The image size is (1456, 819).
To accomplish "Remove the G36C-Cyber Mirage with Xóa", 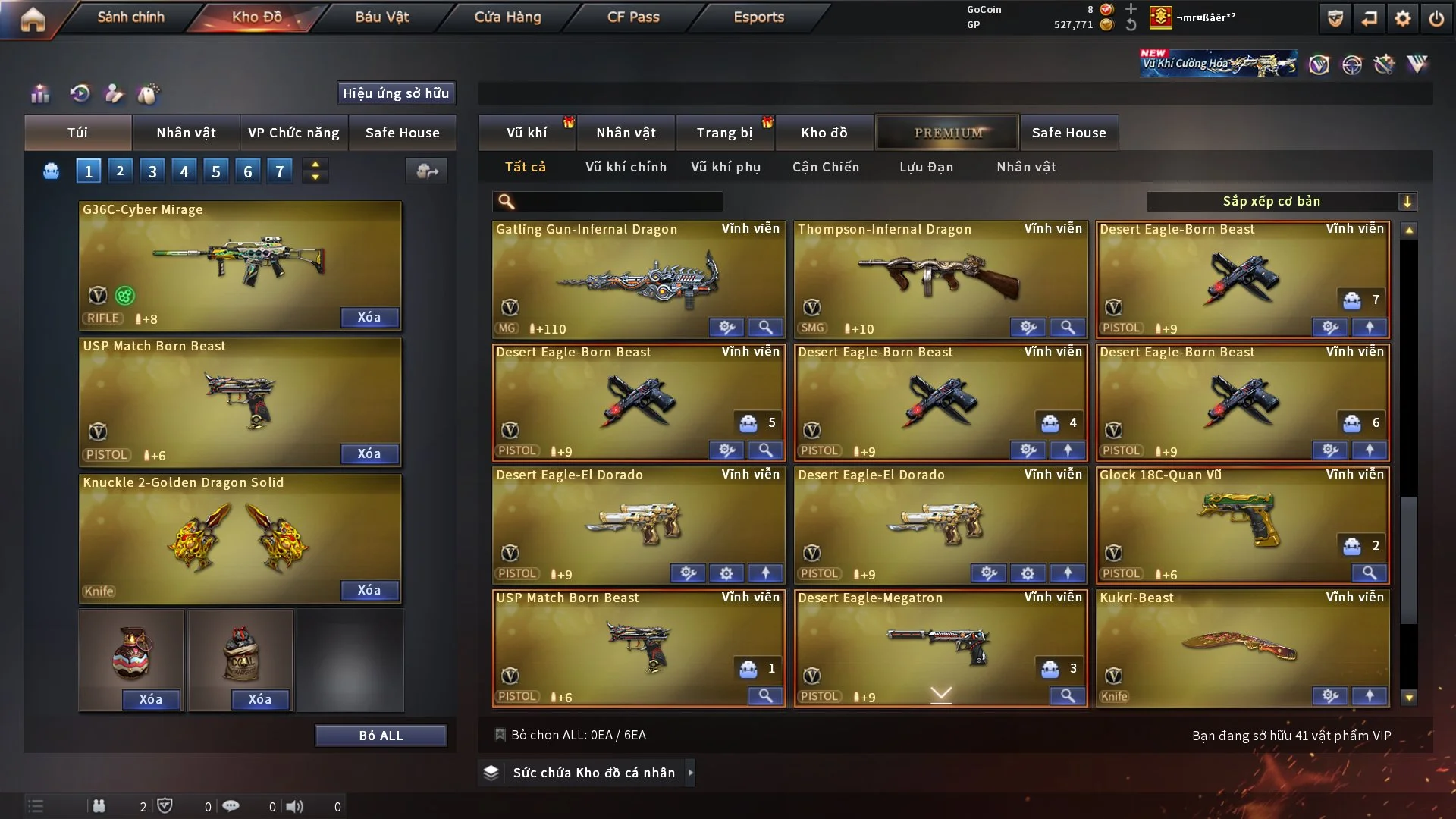I will click(x=369, y=317).
